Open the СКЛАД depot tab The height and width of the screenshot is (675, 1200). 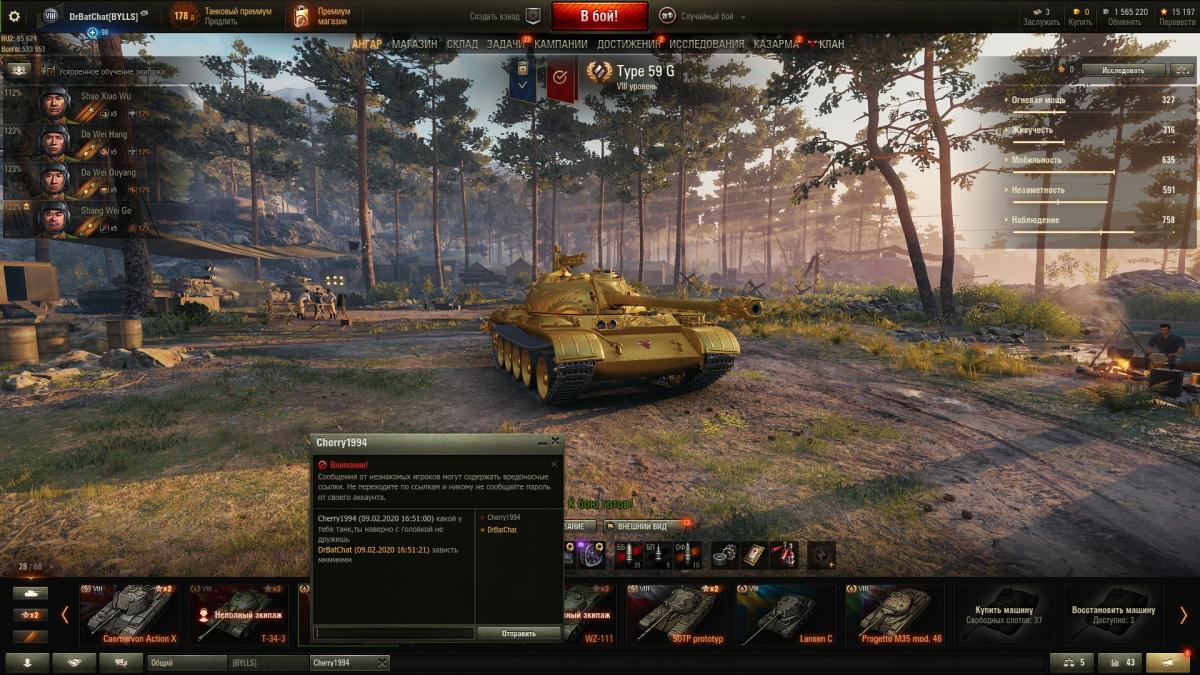pyautogui.click(x=462, y=44)
